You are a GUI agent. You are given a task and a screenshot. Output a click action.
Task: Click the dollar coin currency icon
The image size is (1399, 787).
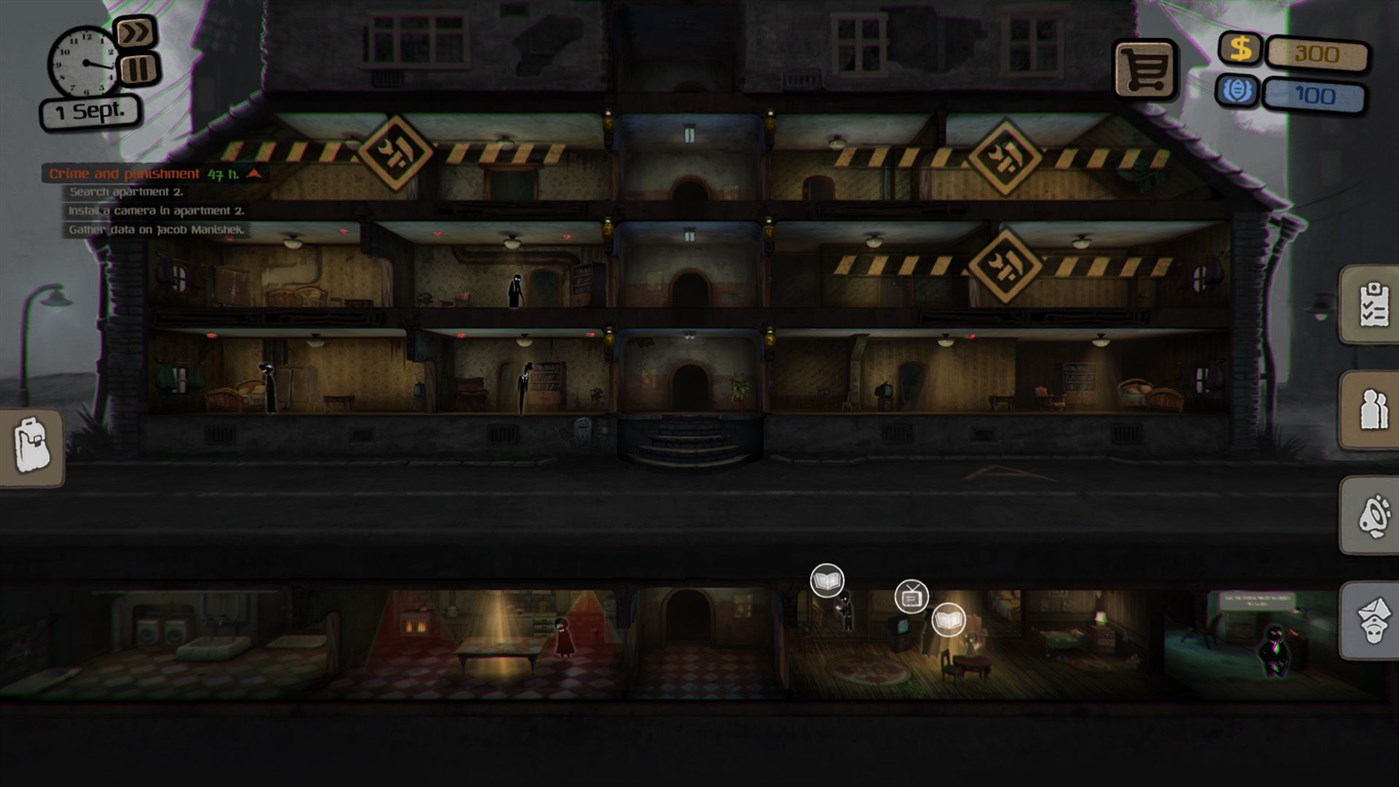pyautogui.click(x=1240, y=46)
